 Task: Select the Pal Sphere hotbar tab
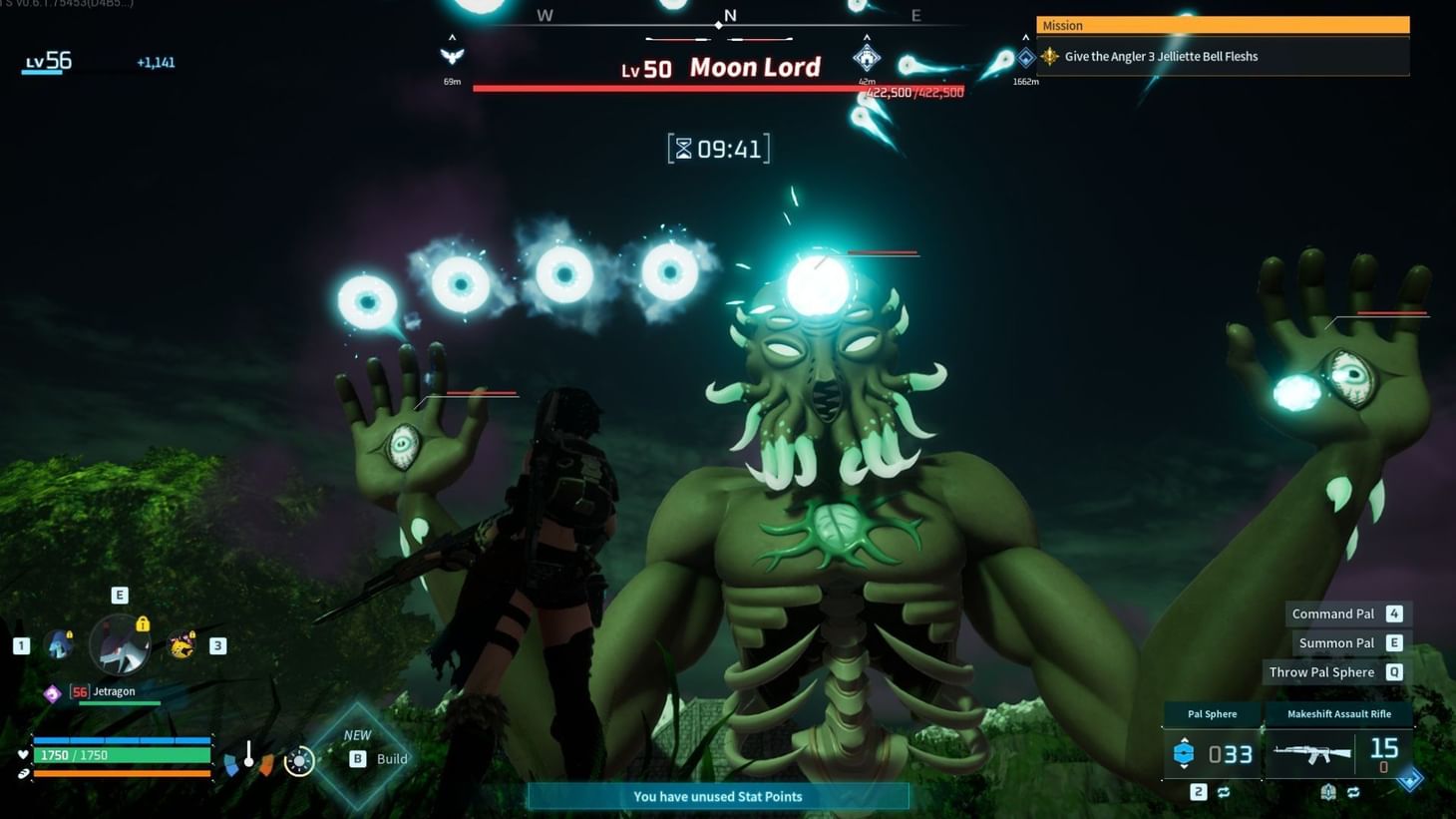pyautogui.click(x=1212, y=714)
